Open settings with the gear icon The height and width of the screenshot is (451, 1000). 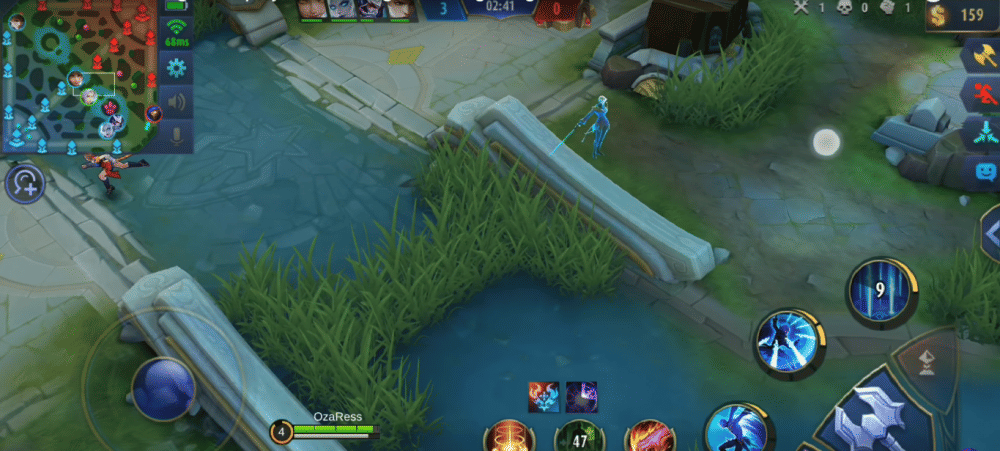[177, 68]
